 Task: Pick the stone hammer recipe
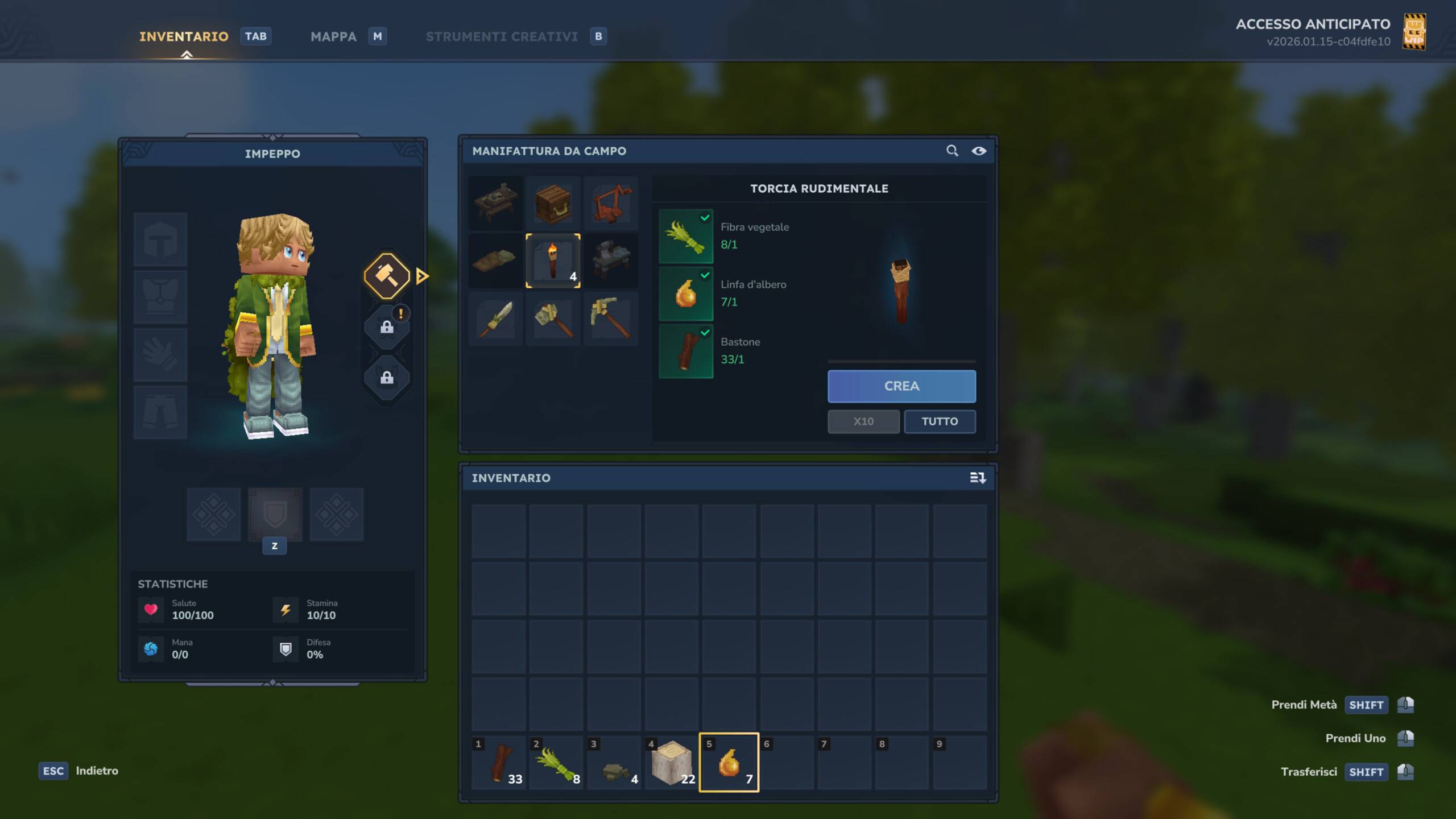tap(553, 318)
